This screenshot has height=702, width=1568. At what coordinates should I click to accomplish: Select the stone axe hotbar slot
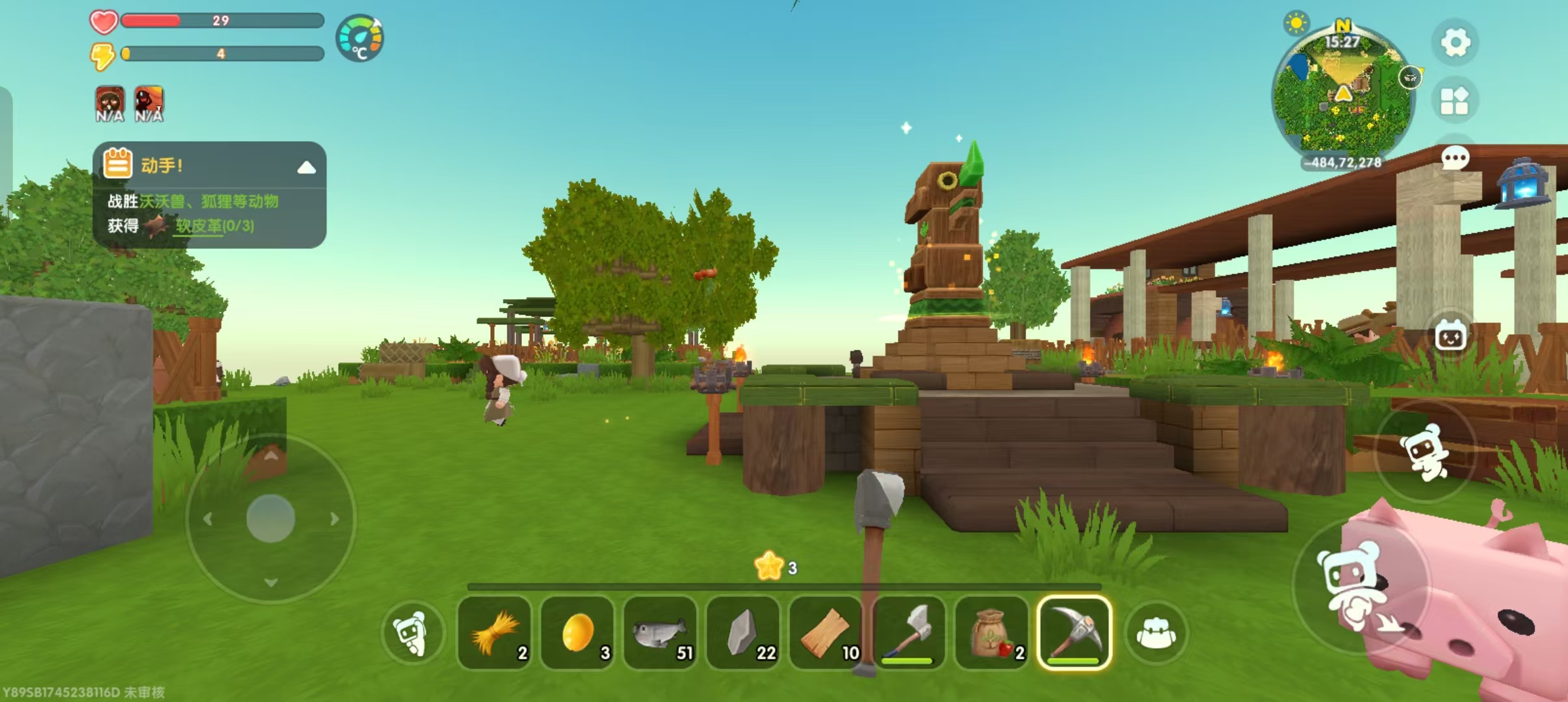click(909, 632)
